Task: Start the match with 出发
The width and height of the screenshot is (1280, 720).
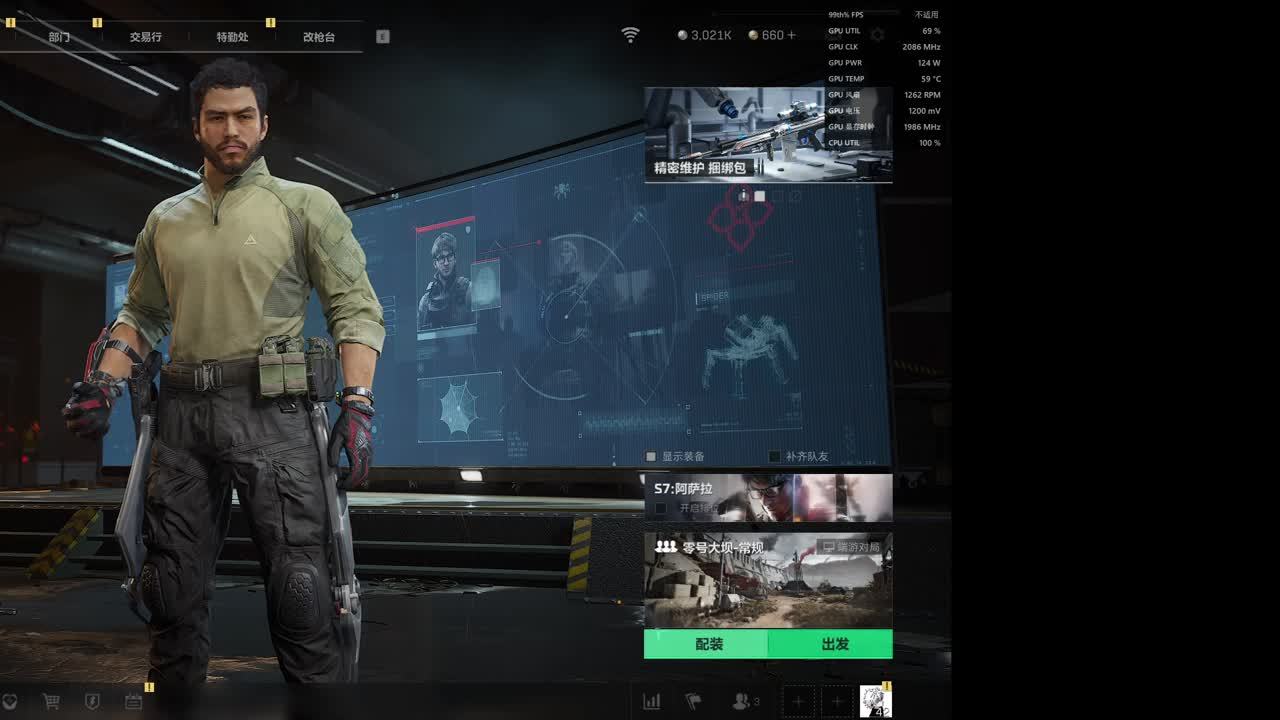Action: (832, 644)
